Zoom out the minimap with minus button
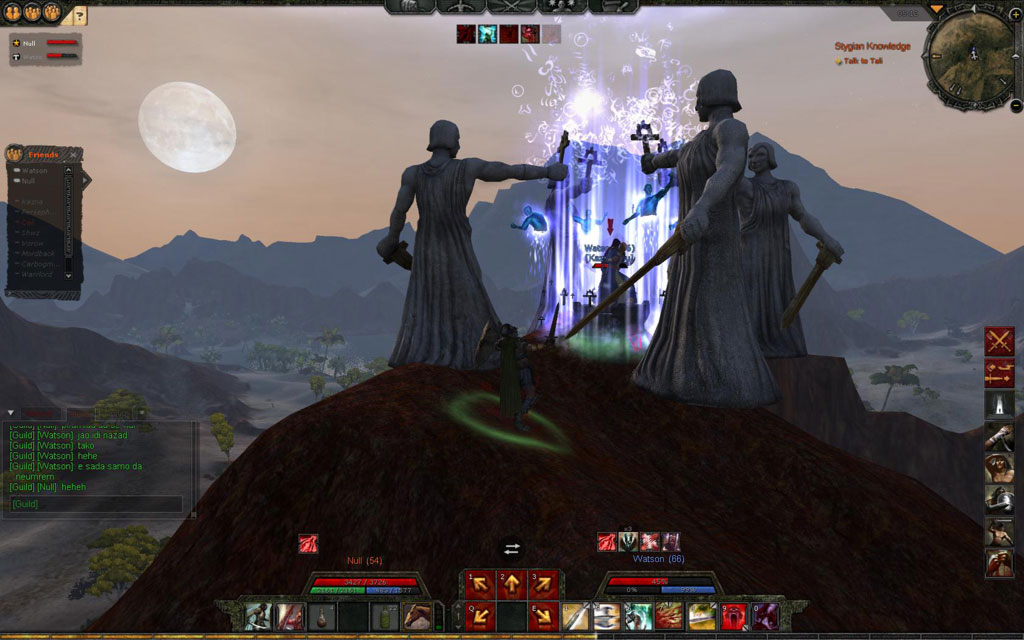The width and height of the screenshot is (1024, 640). point(1015,104)
